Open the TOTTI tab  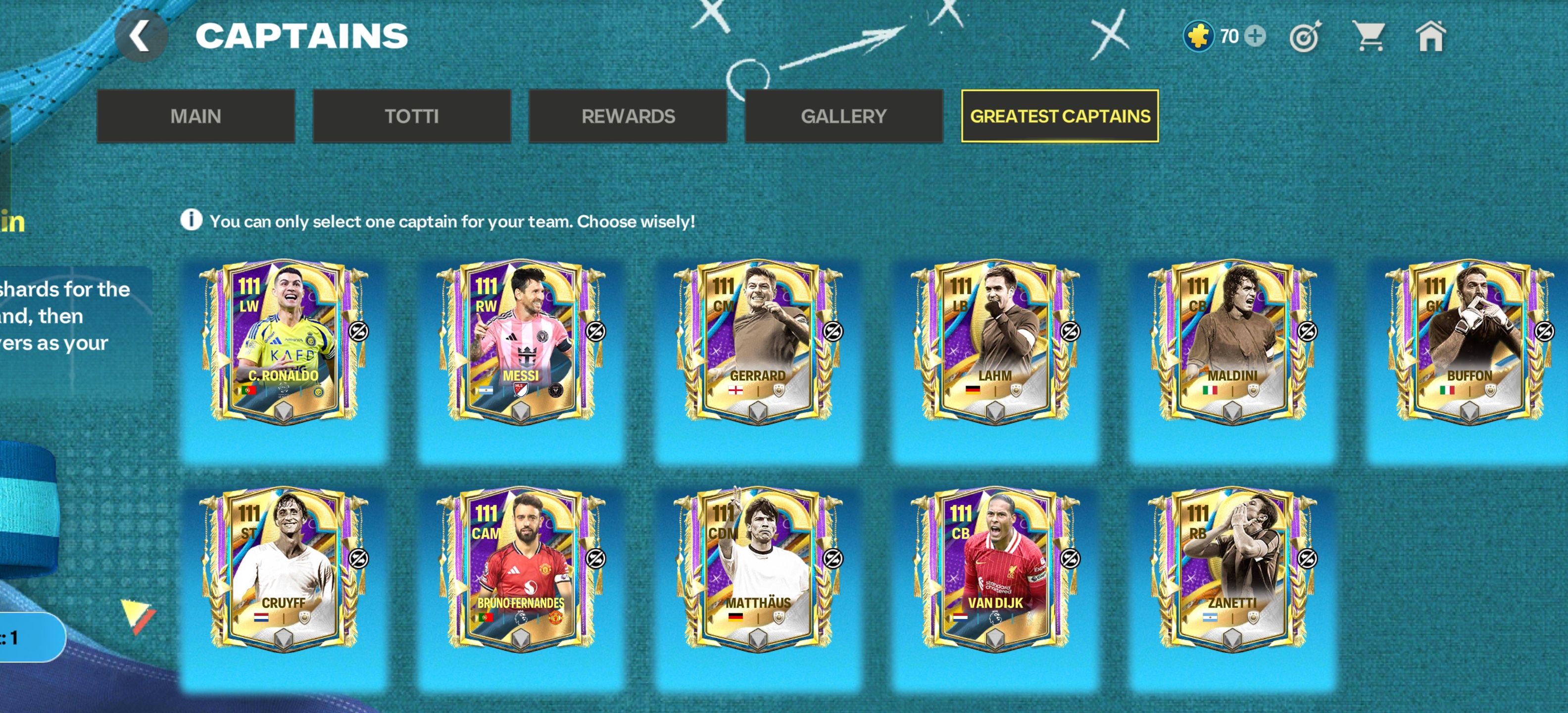click(411, 116)
